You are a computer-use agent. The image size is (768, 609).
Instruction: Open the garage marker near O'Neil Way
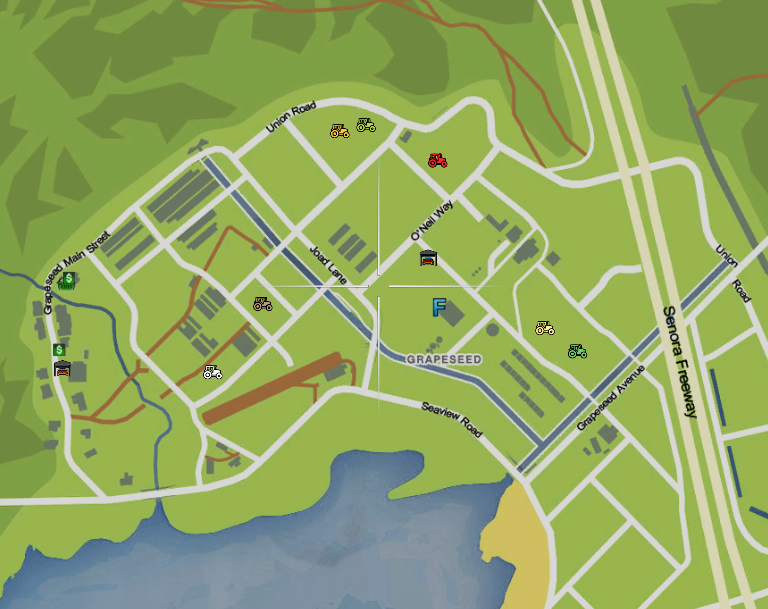(428, 259)
